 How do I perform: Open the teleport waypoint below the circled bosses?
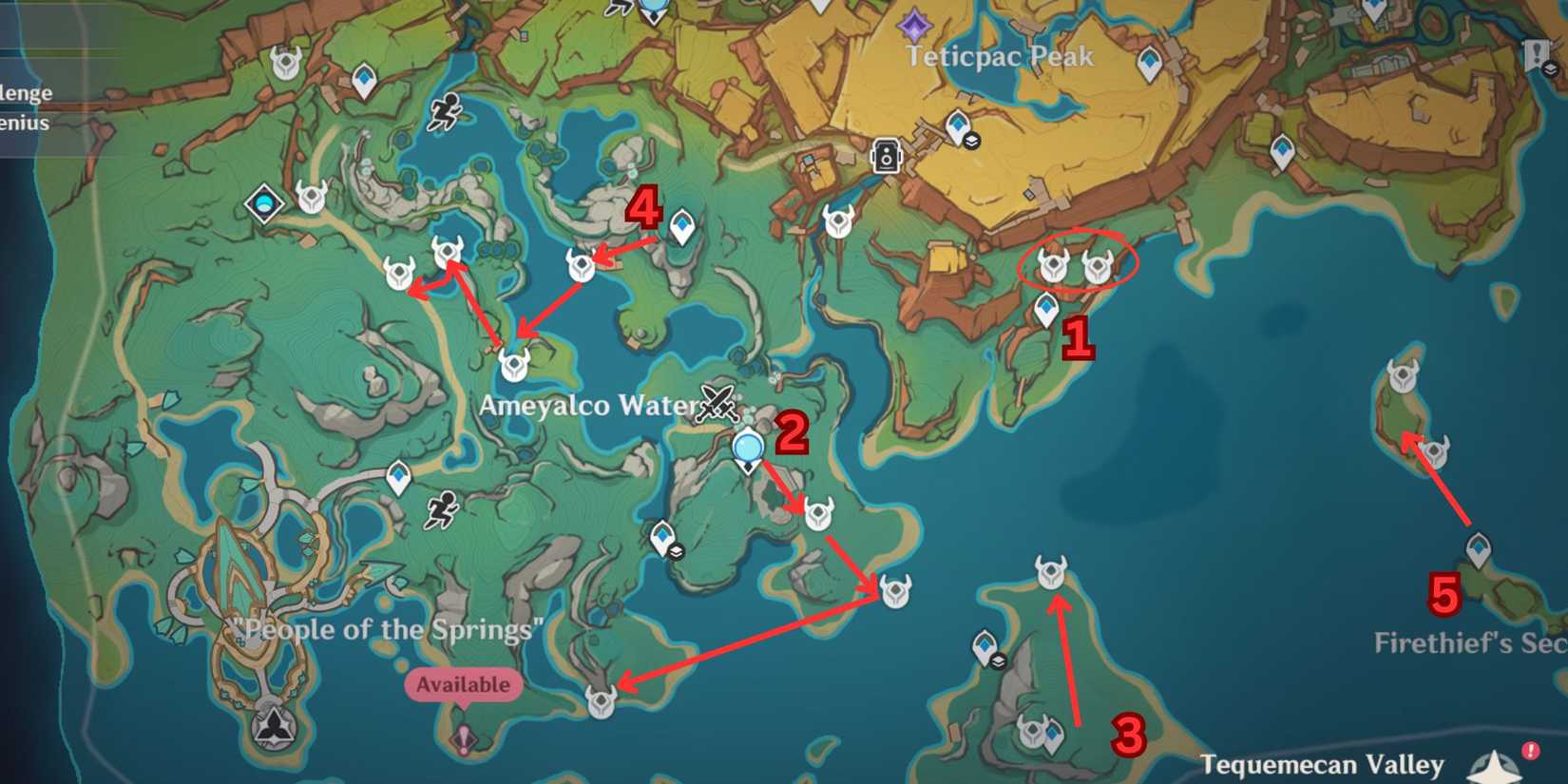[x=1046, y=307]
